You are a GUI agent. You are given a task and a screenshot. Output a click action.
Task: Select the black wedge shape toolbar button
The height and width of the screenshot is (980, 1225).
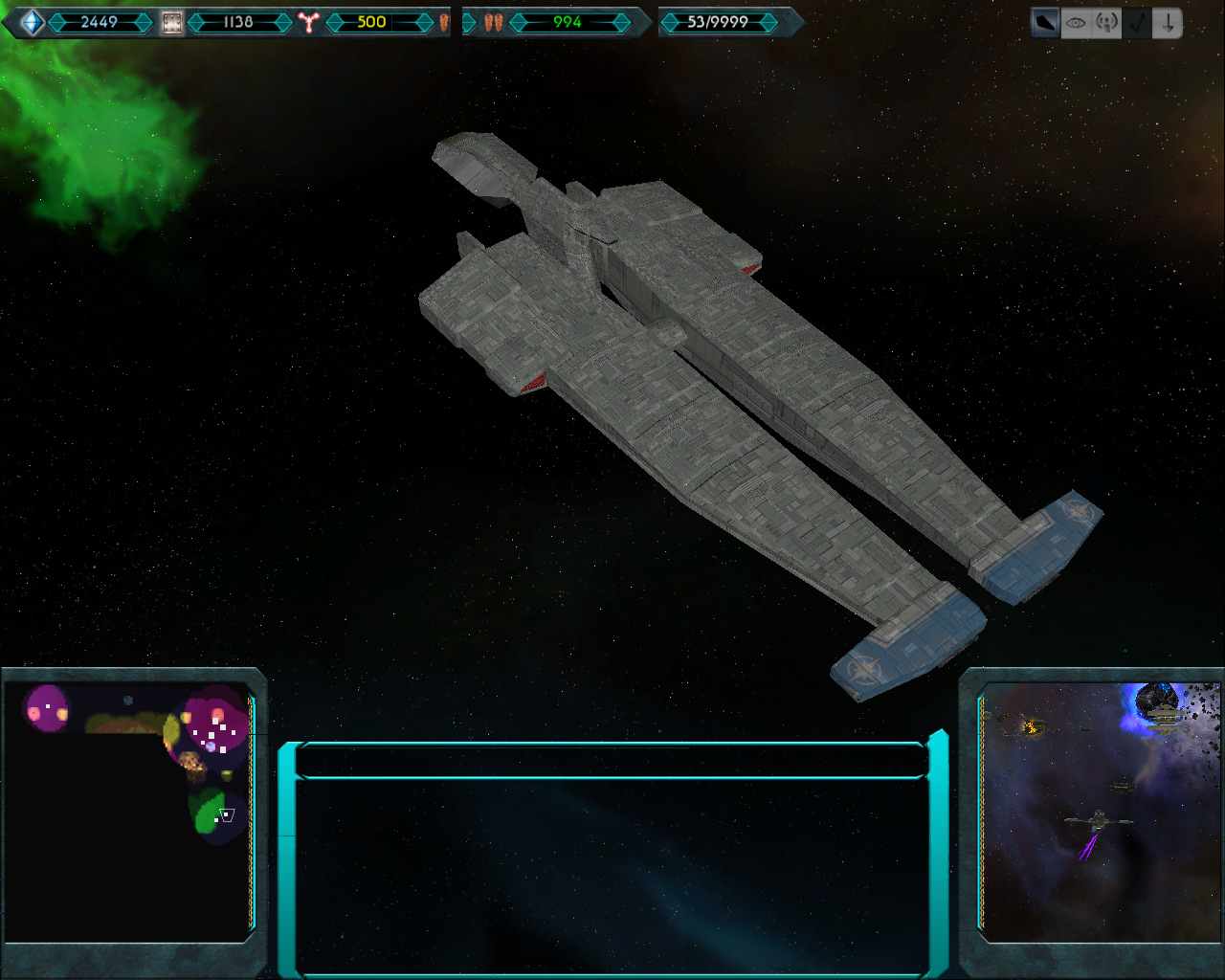pyautogui.click(x=1045, y=23)
